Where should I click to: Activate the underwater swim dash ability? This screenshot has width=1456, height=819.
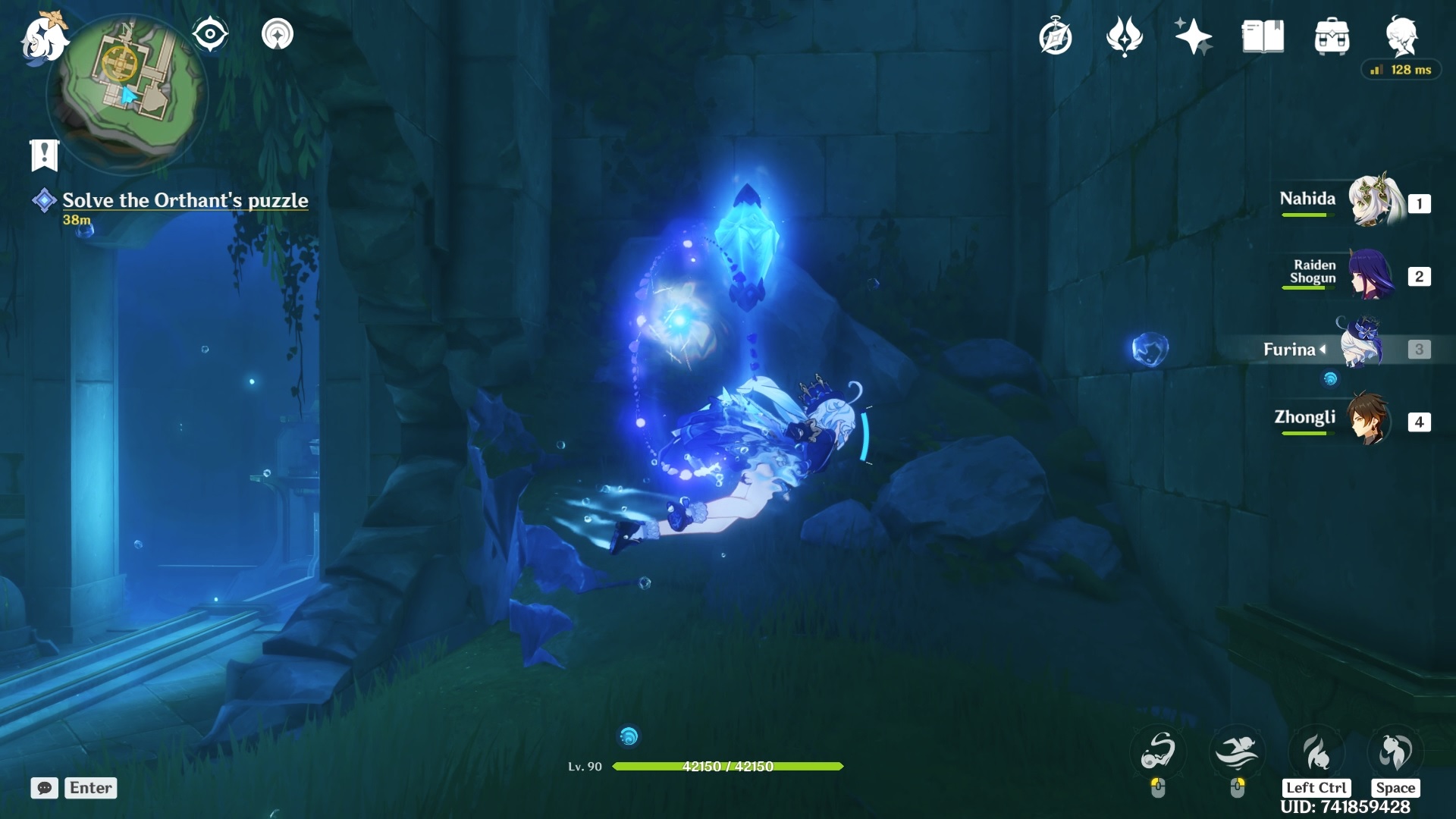pos(1237,751)
